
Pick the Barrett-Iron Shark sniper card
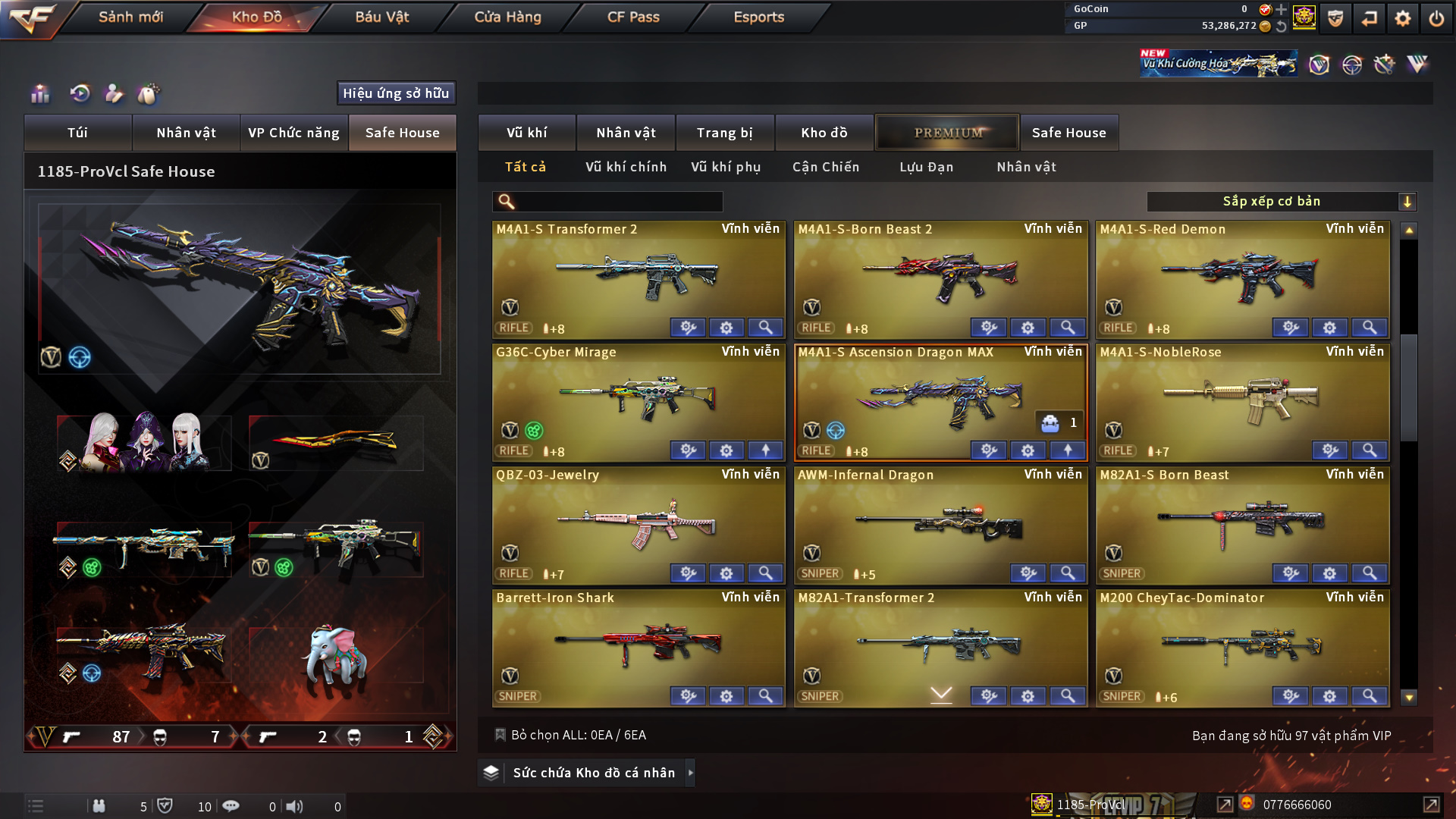[639, 645]
